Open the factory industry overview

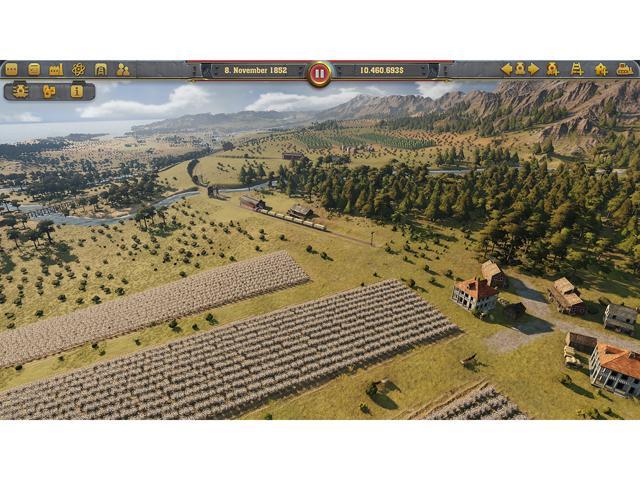click(56, 69)
